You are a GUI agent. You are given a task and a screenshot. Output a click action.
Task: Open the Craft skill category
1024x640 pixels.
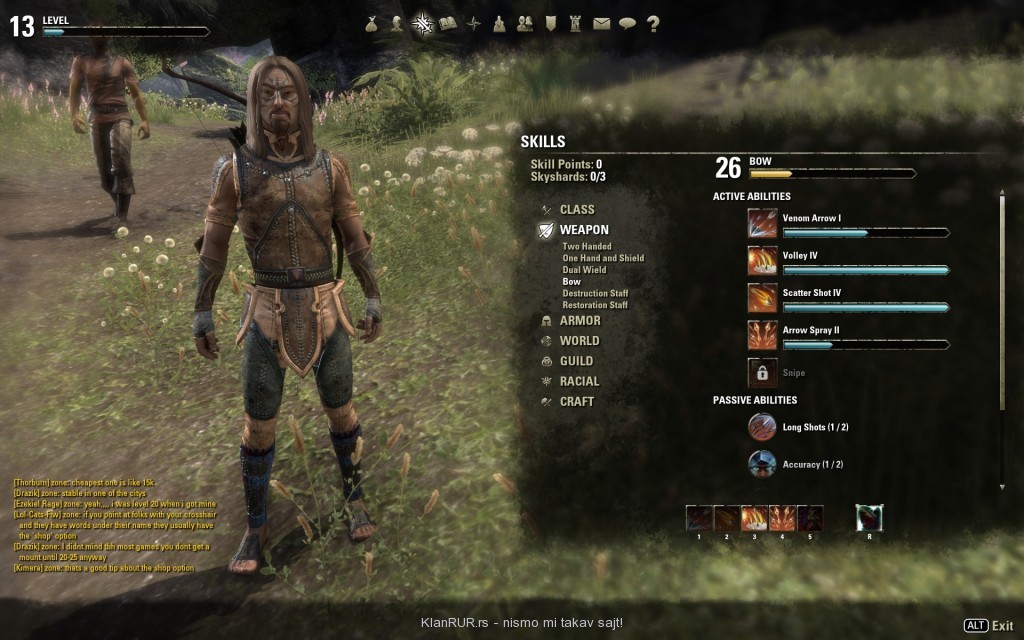[x=576, y=401]
